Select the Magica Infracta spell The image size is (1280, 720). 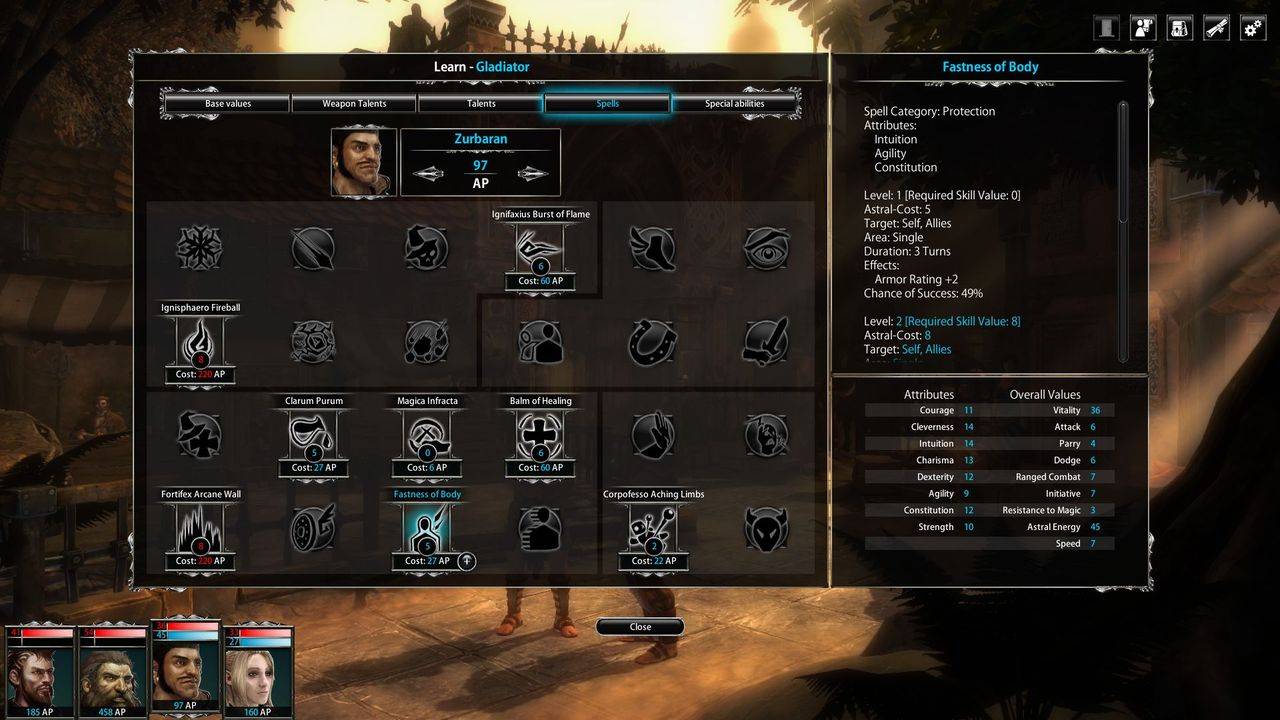(x=427, y=436)
